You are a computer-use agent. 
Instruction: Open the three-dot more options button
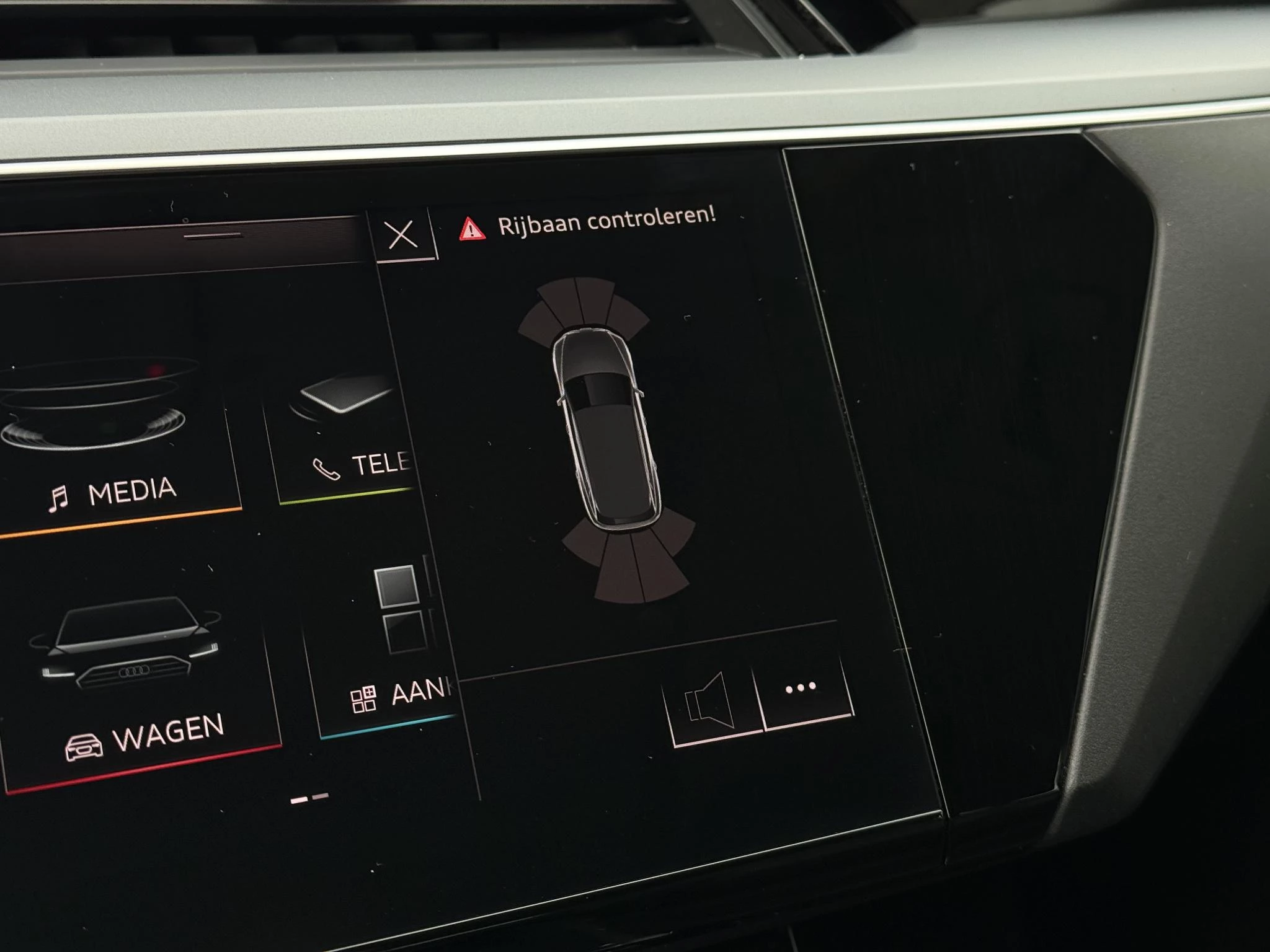[803, 689]
